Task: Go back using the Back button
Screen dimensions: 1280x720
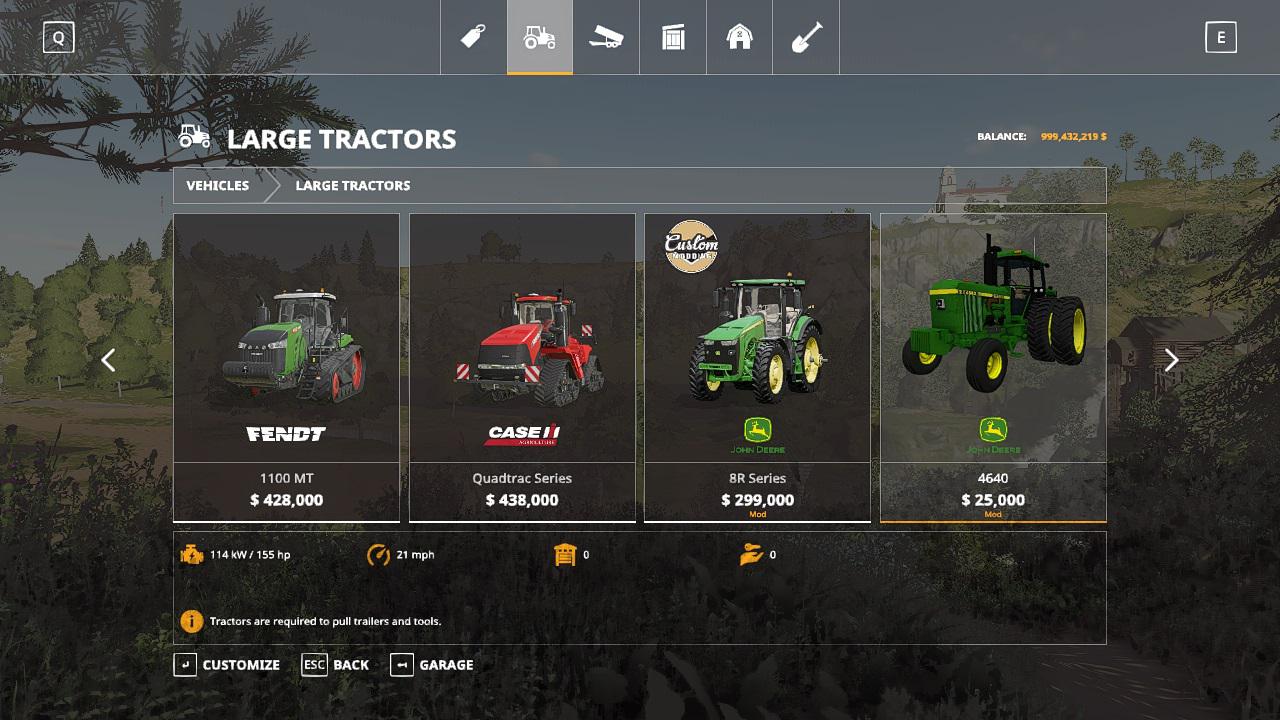Action: click(x=336, y=665)
